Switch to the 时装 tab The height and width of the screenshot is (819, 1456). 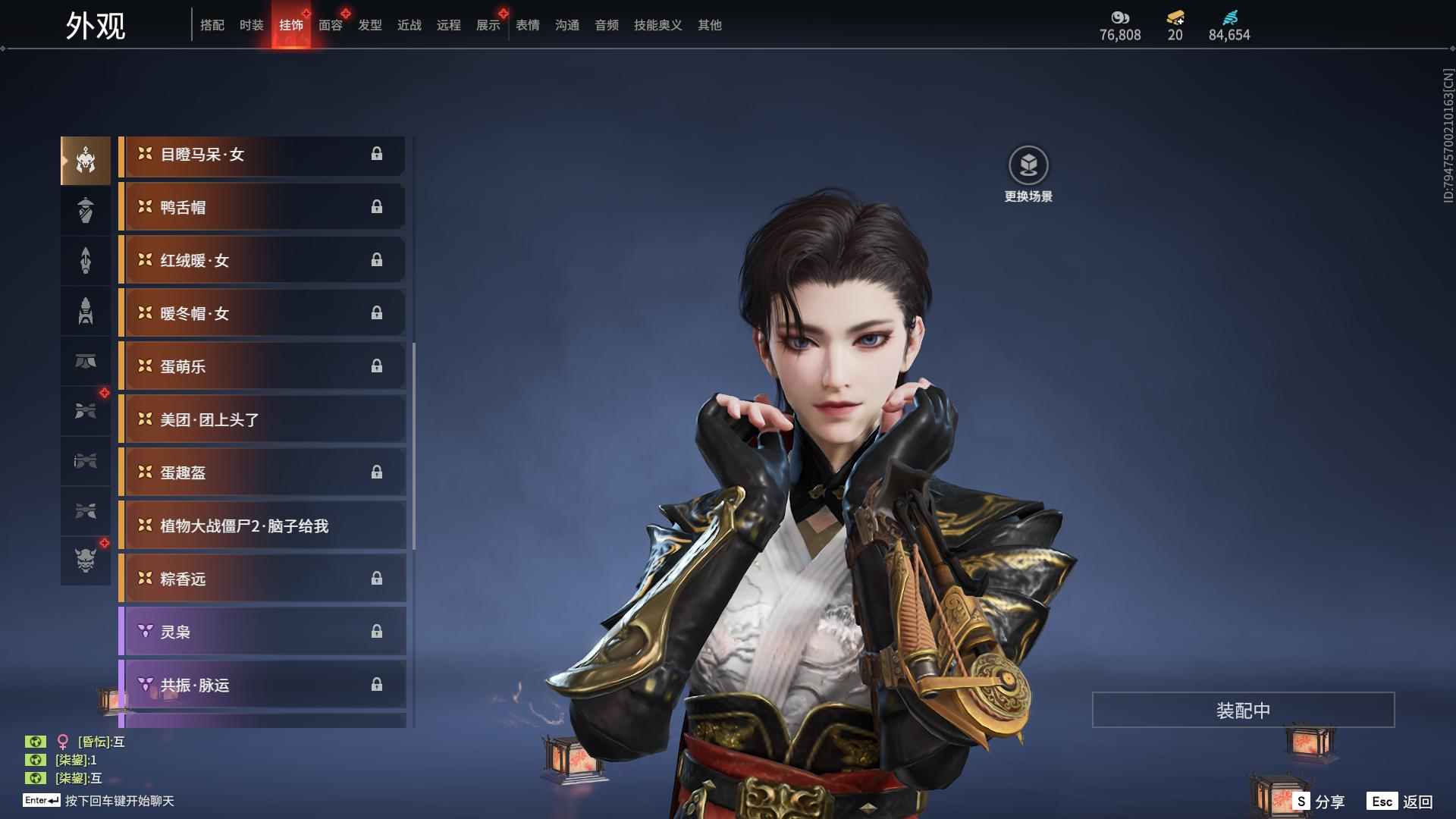(251, 24)
